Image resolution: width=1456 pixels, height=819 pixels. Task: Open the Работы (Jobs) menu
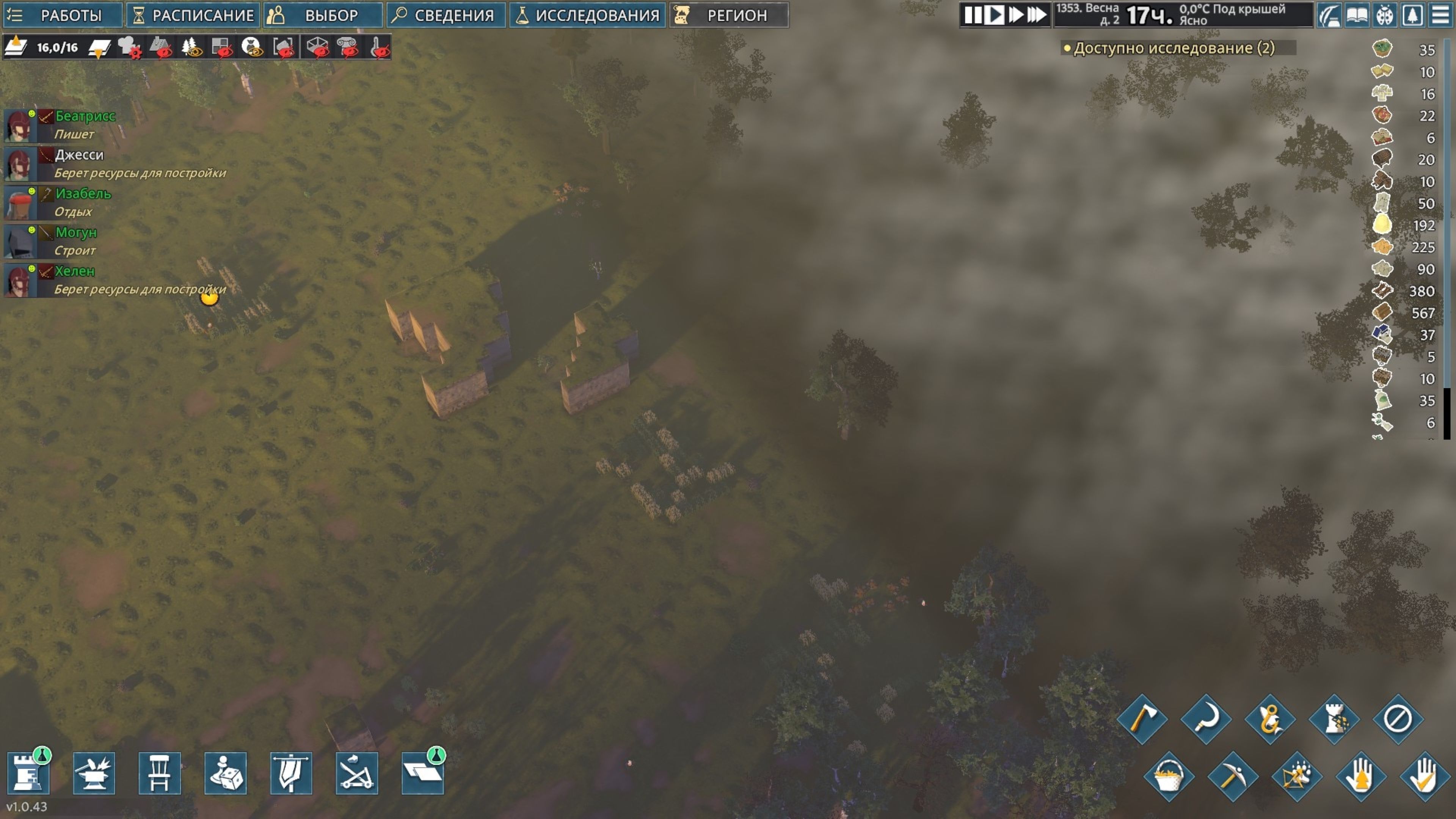tap(62, 15)
